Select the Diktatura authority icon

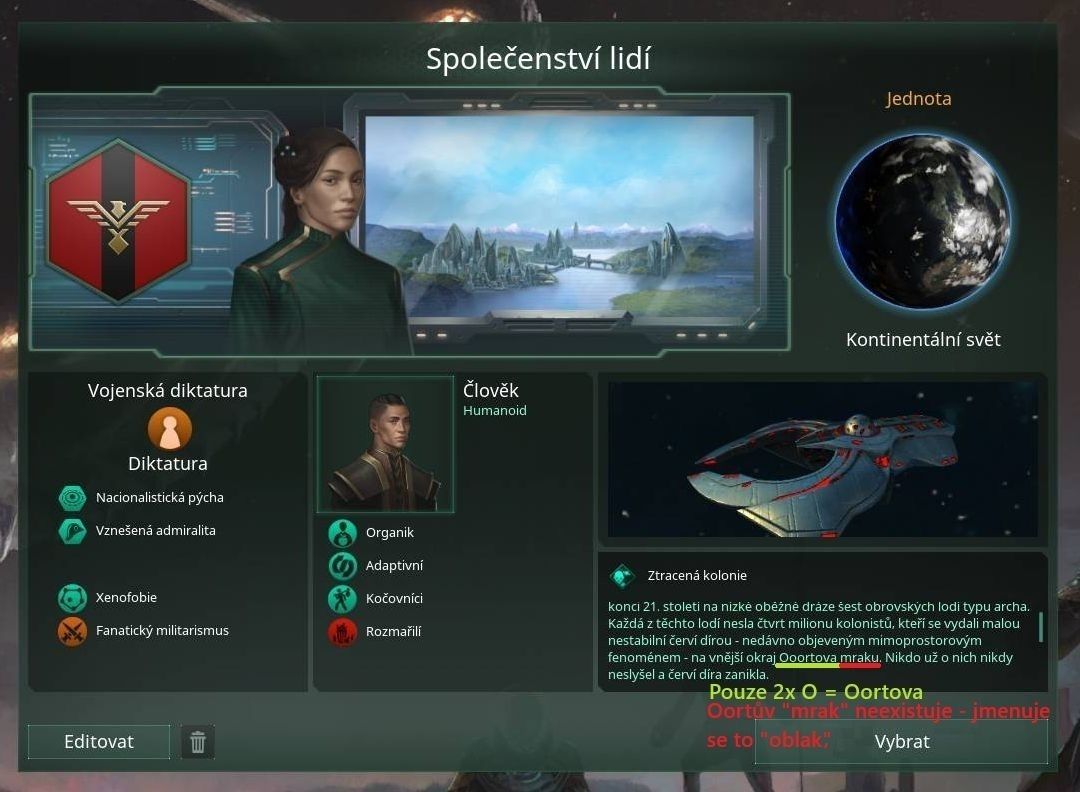click(169, 429)
